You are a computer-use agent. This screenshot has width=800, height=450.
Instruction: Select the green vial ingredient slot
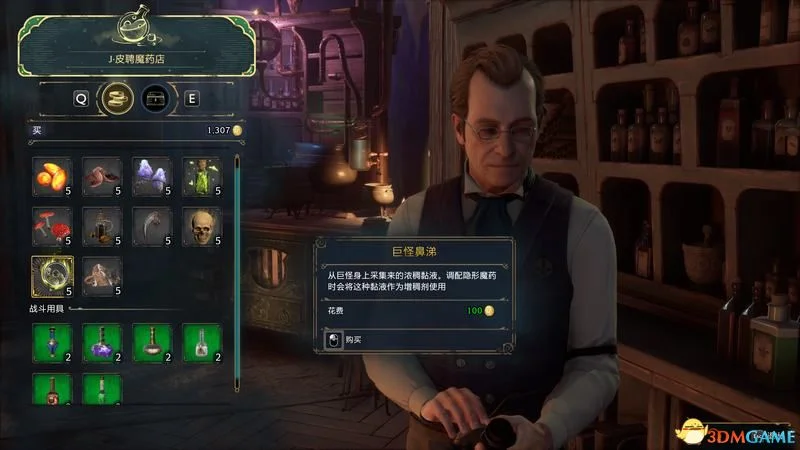[201, 177]
